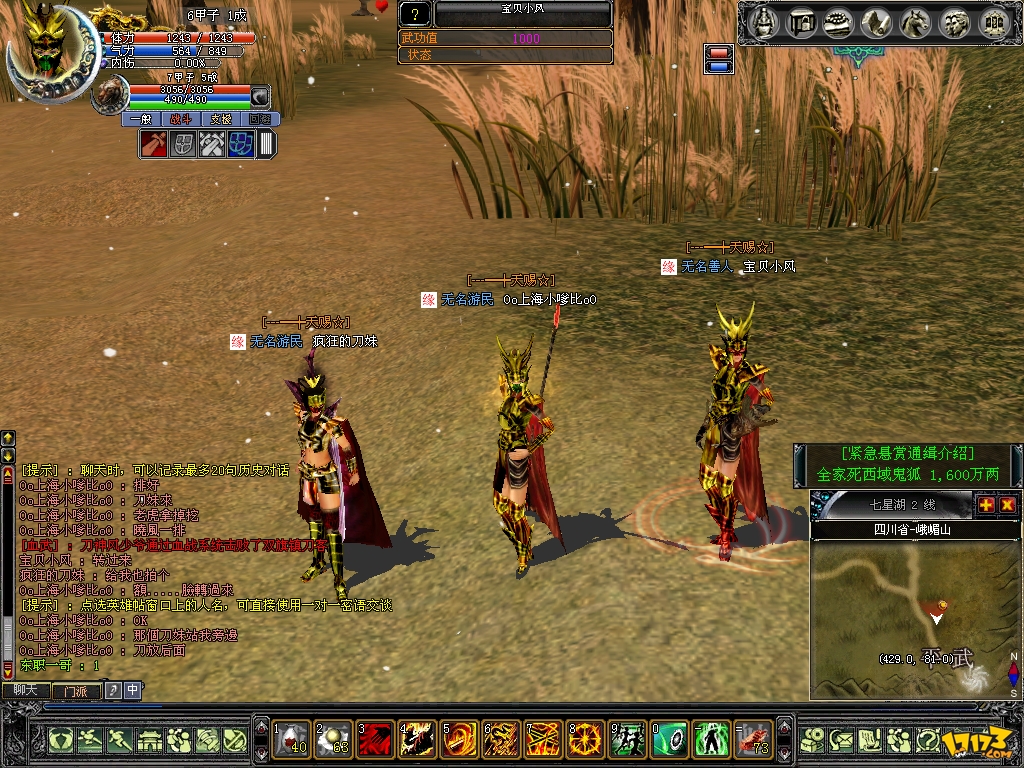Screen dimensions: 1024x768
Task: Open the horse mount menu icon
Action: (x=916, y=21)
